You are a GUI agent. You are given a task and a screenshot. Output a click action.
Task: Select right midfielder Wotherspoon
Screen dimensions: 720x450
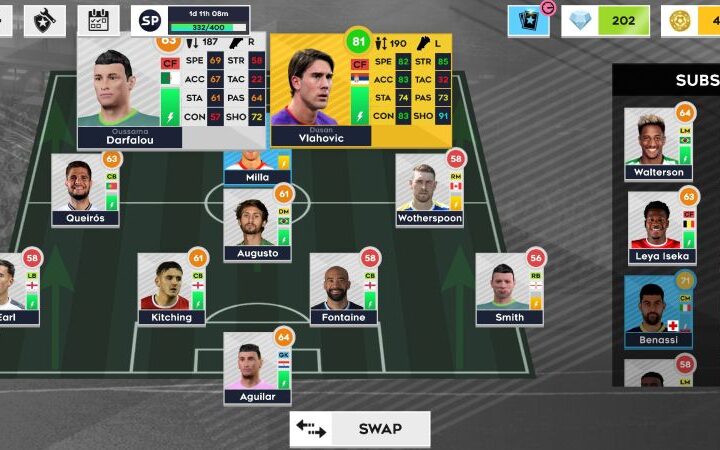[x=429, y=188]
